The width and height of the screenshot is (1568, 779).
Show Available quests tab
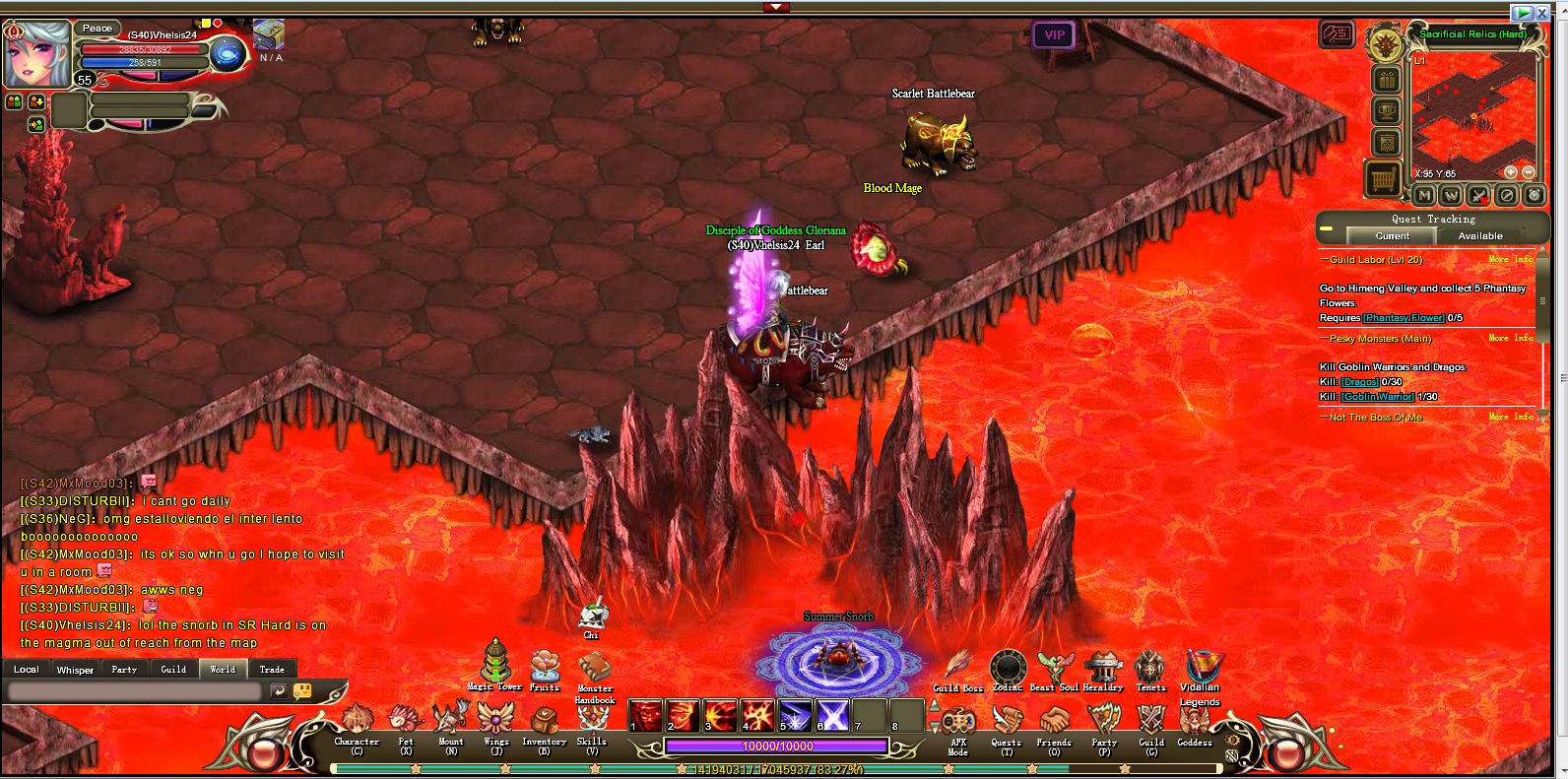[x=1480, y=236]
